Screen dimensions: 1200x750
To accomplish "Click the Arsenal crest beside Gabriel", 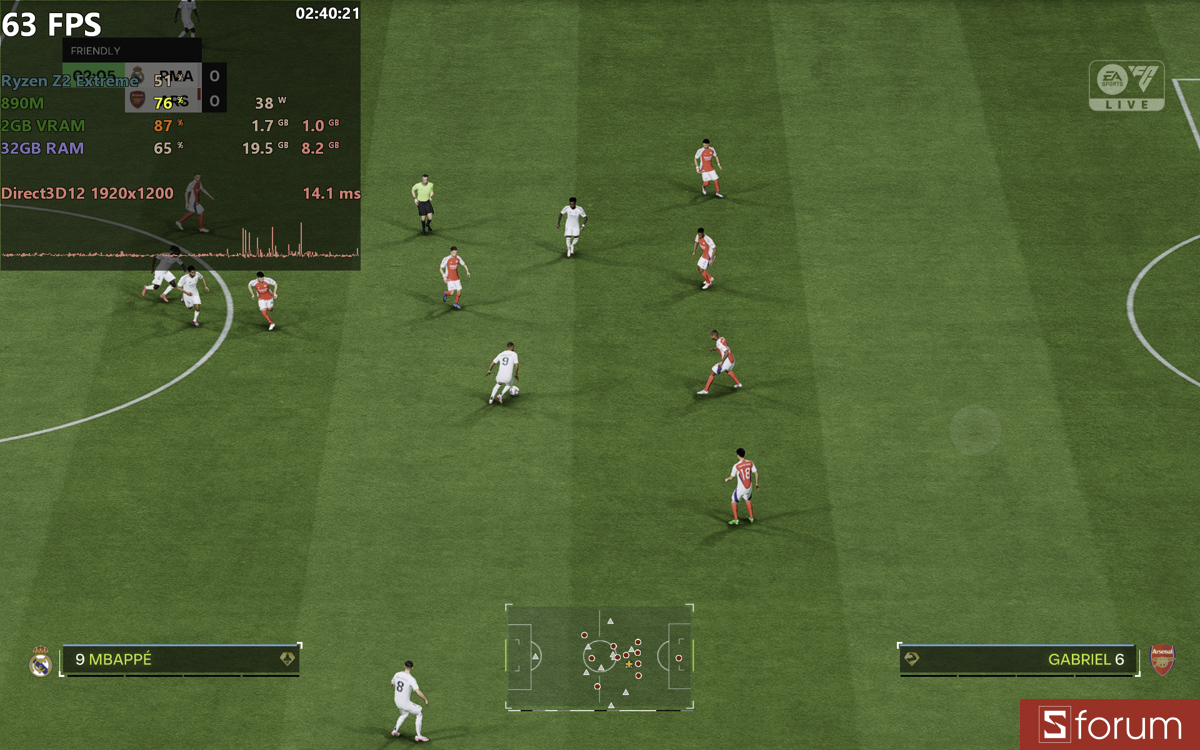I will 1162,660.
